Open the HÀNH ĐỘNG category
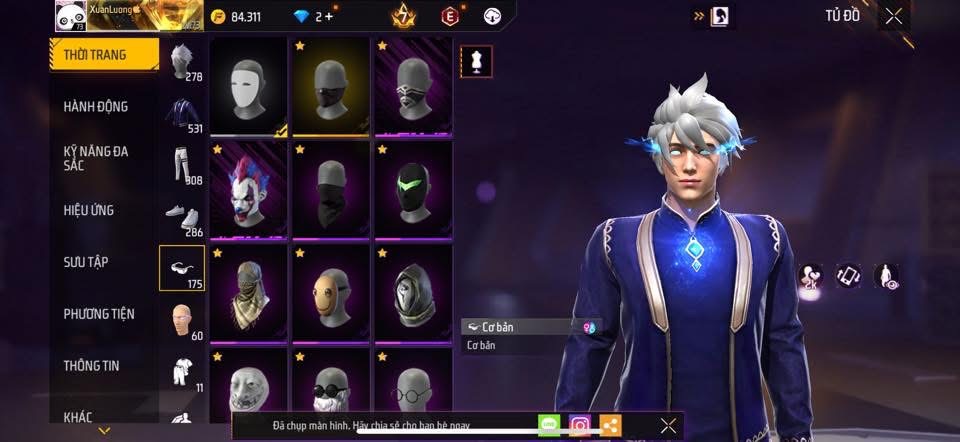Image resolution: width=960 pixels, height=442 pixels. [96, 107]
